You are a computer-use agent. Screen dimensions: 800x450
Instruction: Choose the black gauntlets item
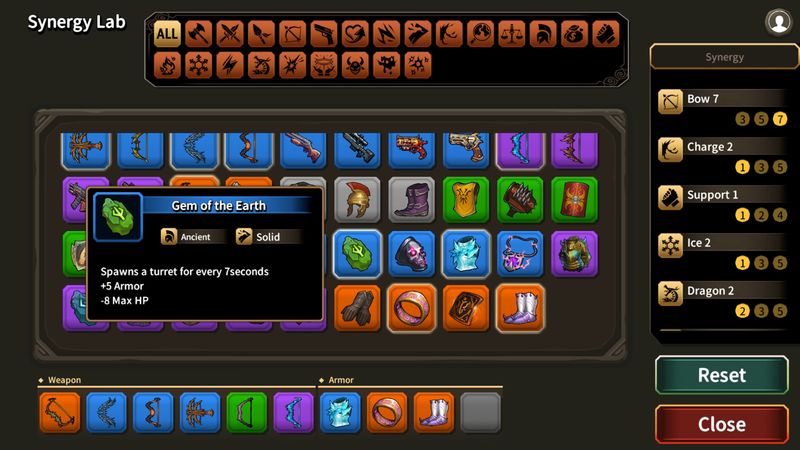coord(357,308)
